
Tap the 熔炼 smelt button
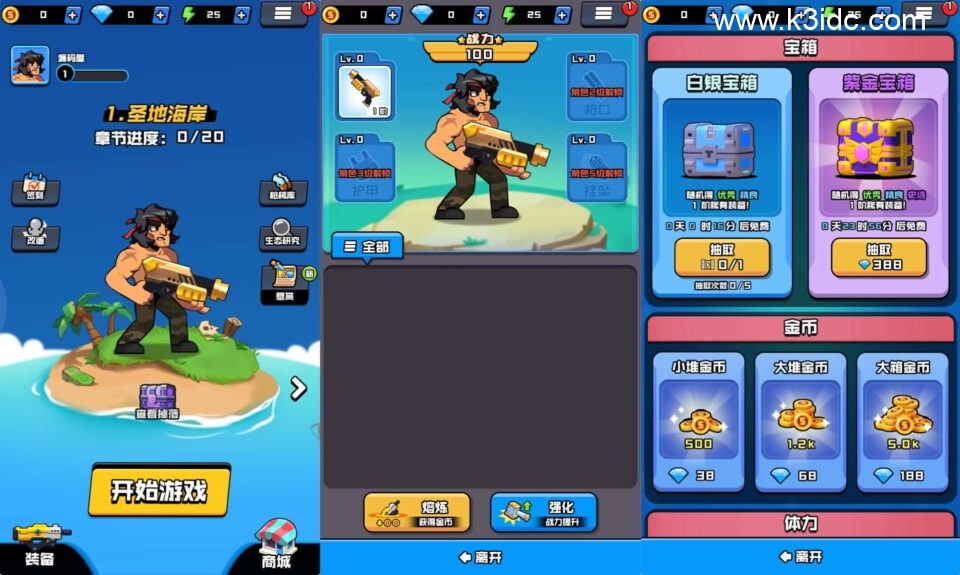pyautogui.click(x=416, y=512)
